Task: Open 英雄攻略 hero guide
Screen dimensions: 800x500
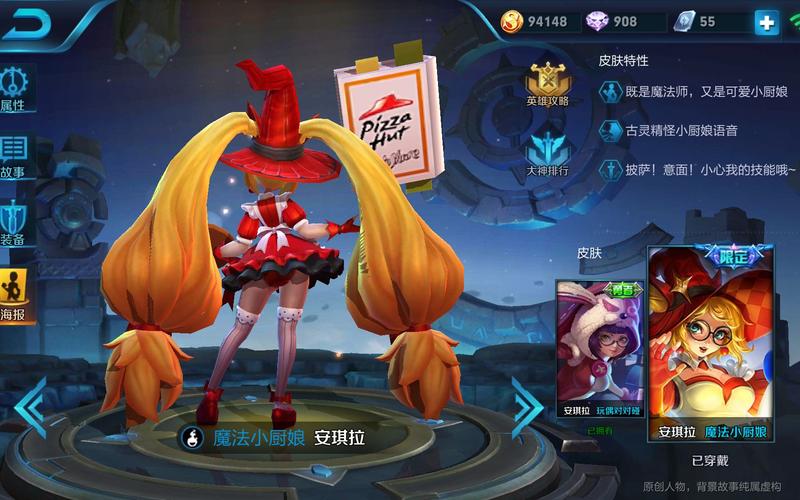Action: click(548, 84)
